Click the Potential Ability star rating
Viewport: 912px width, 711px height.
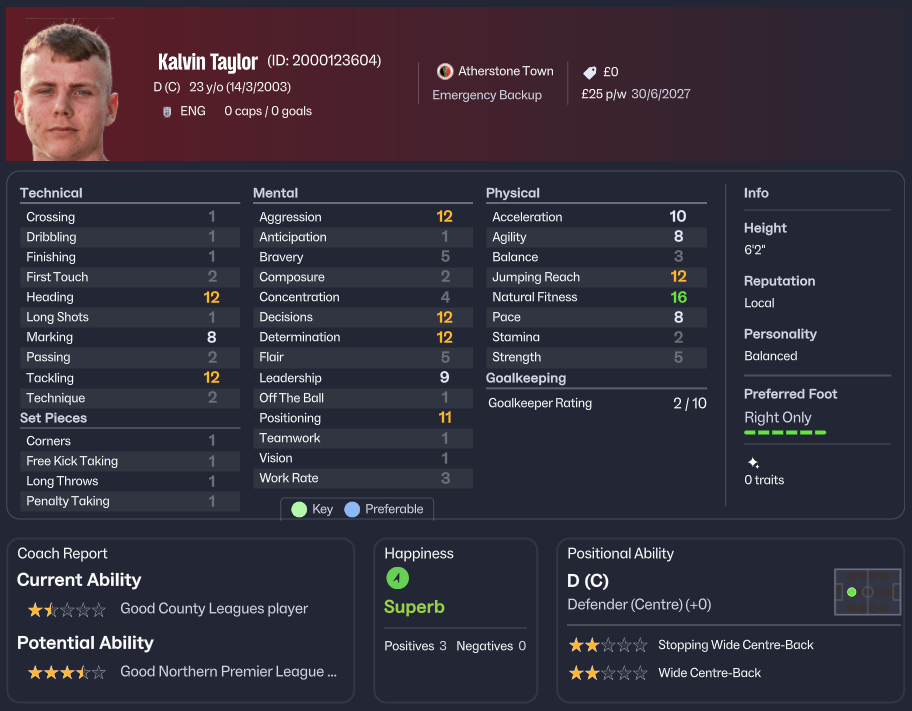point(66,672)
